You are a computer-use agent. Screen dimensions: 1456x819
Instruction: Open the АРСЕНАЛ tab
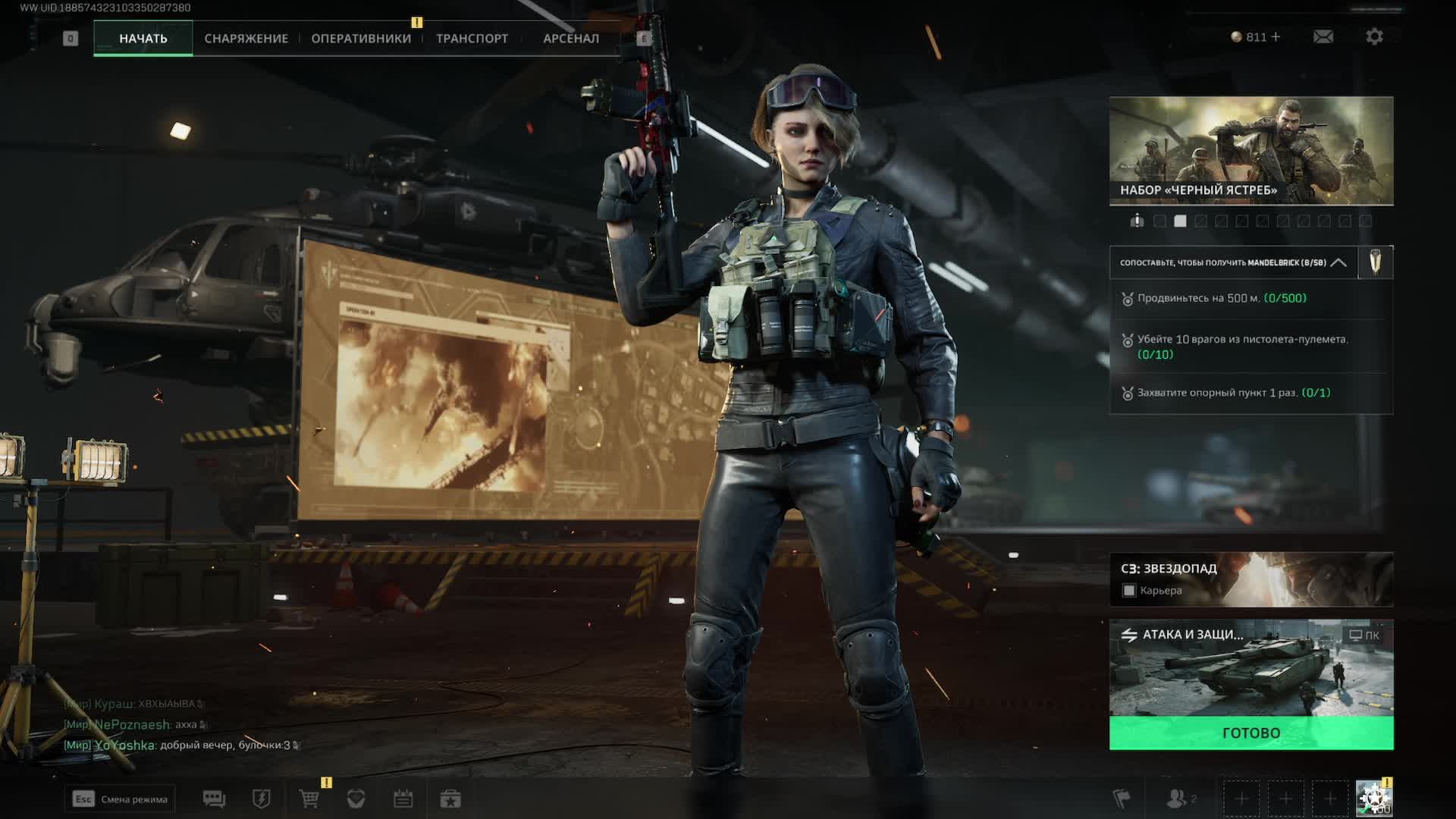coord(570,38)
